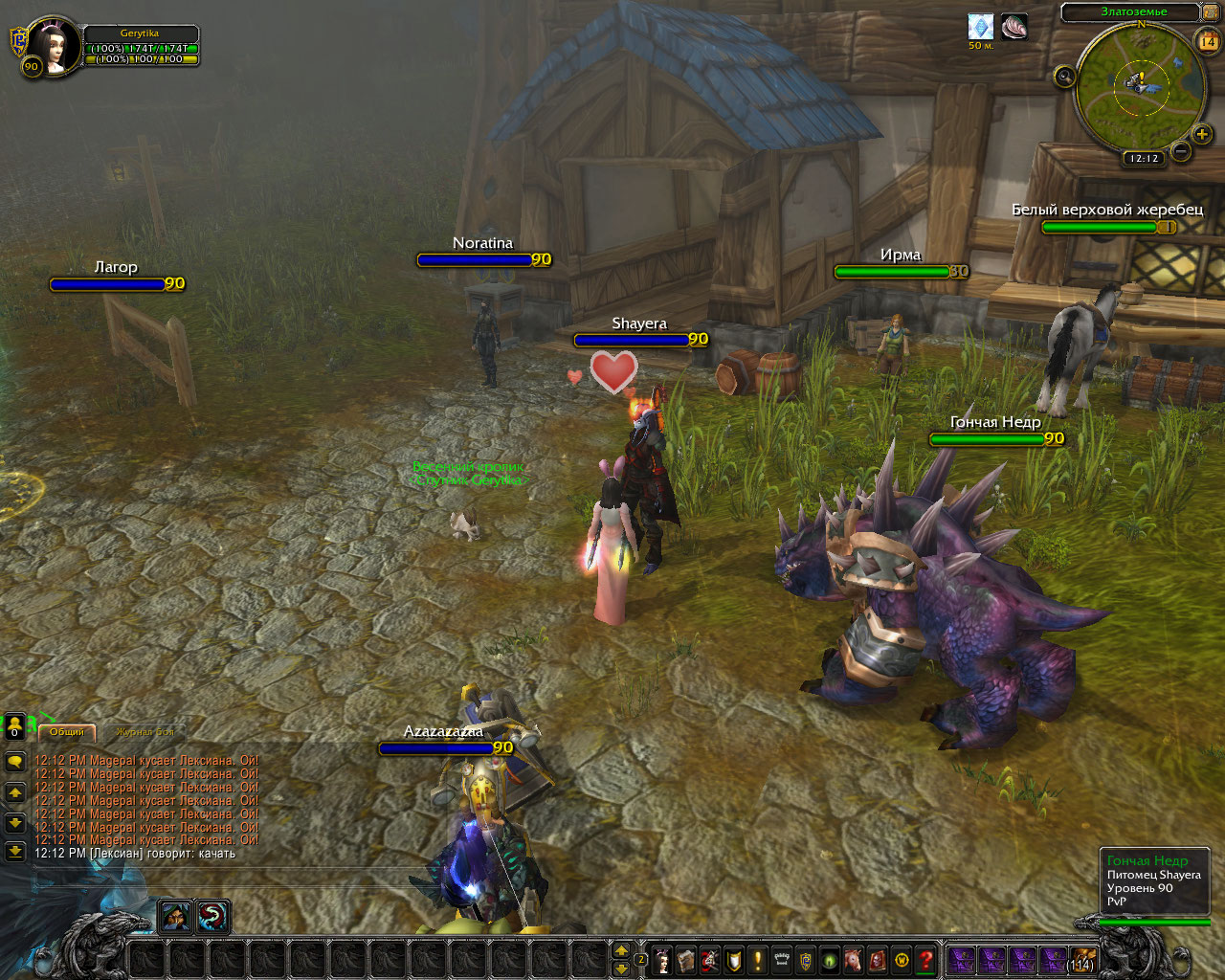Select the hooded figure stance button
This screenshot has height=980, width=1225.
point(174,917)
